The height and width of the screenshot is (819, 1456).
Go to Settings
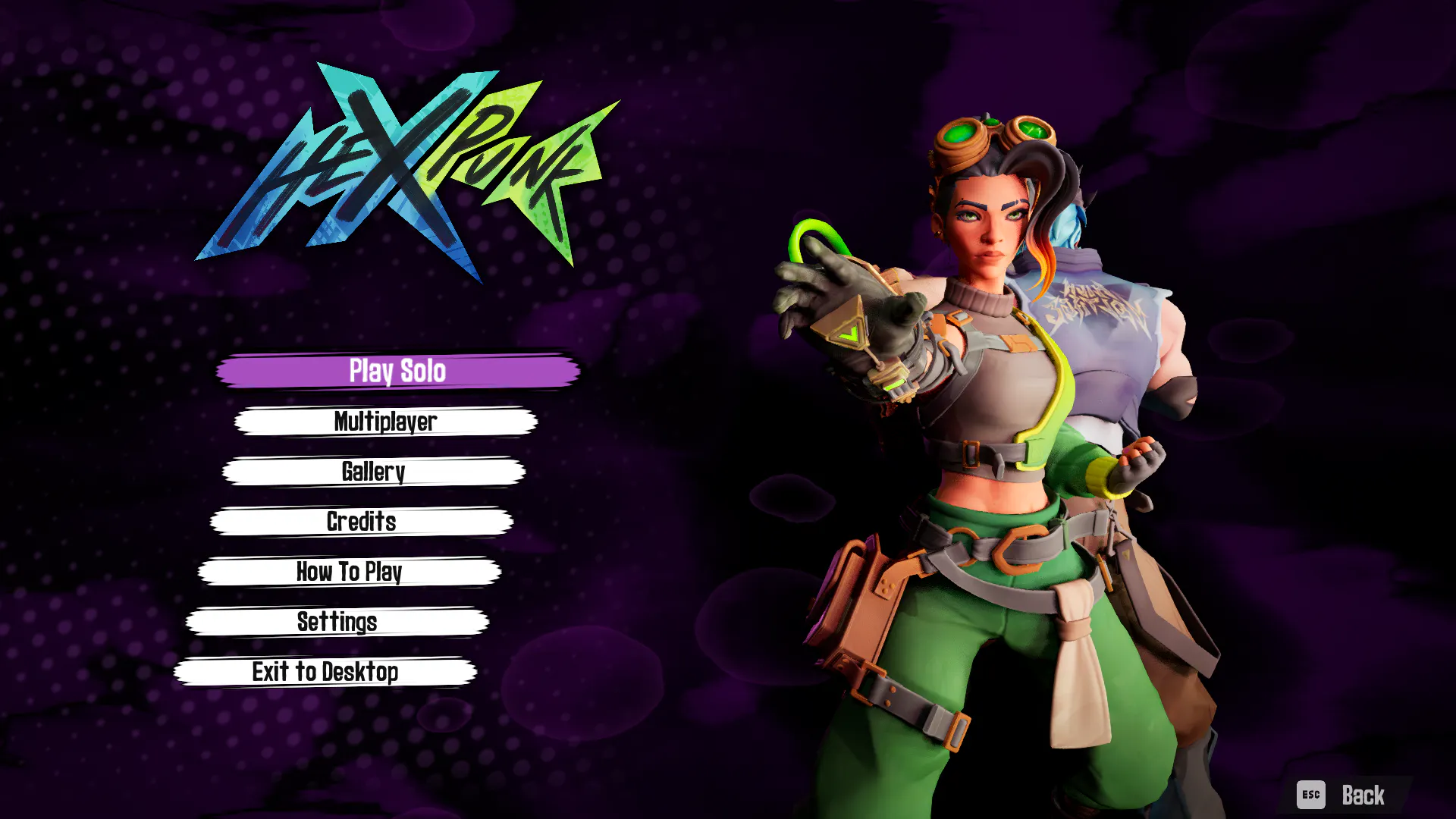337,622
